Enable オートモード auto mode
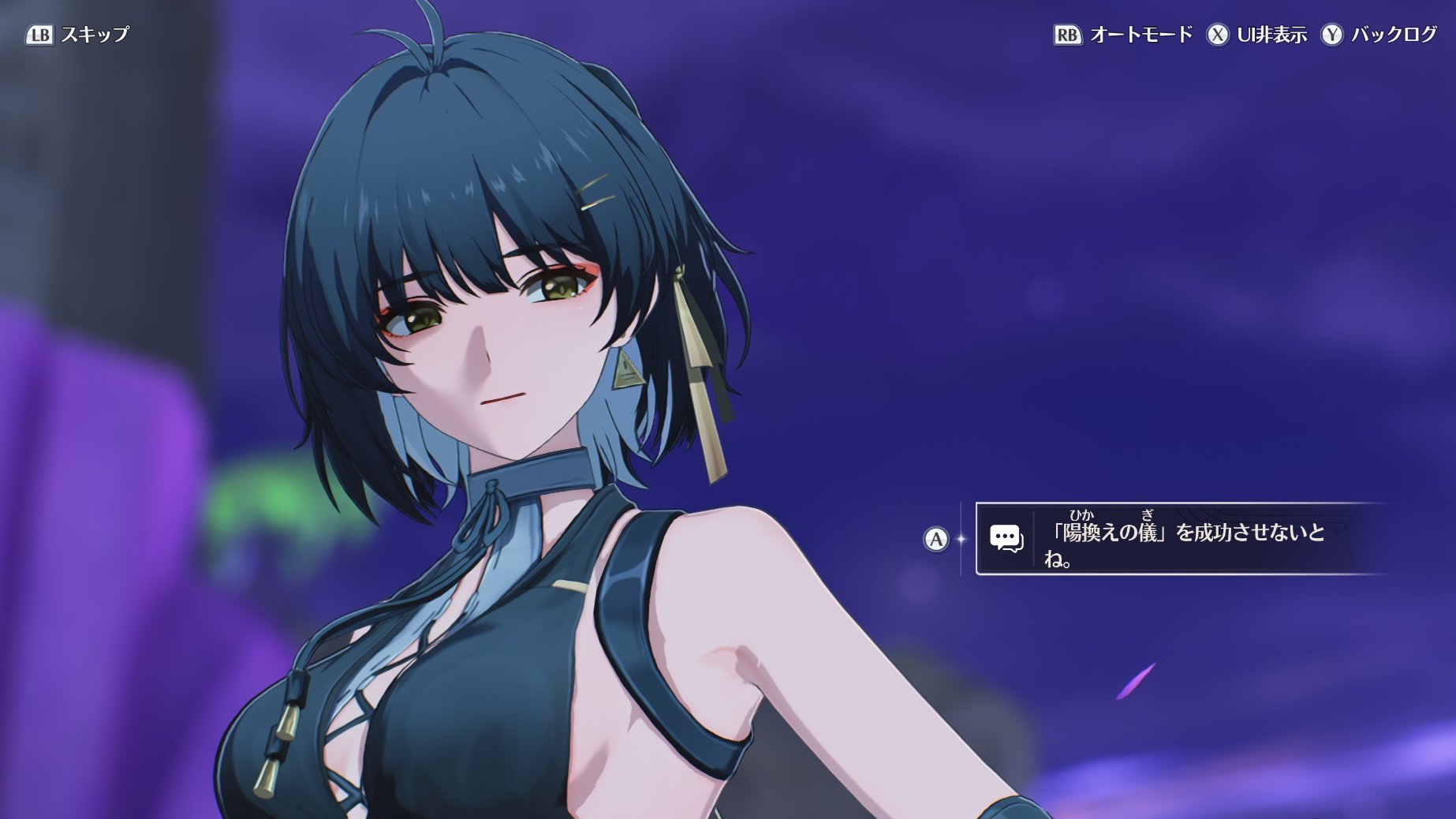 tap(1123, 35)
